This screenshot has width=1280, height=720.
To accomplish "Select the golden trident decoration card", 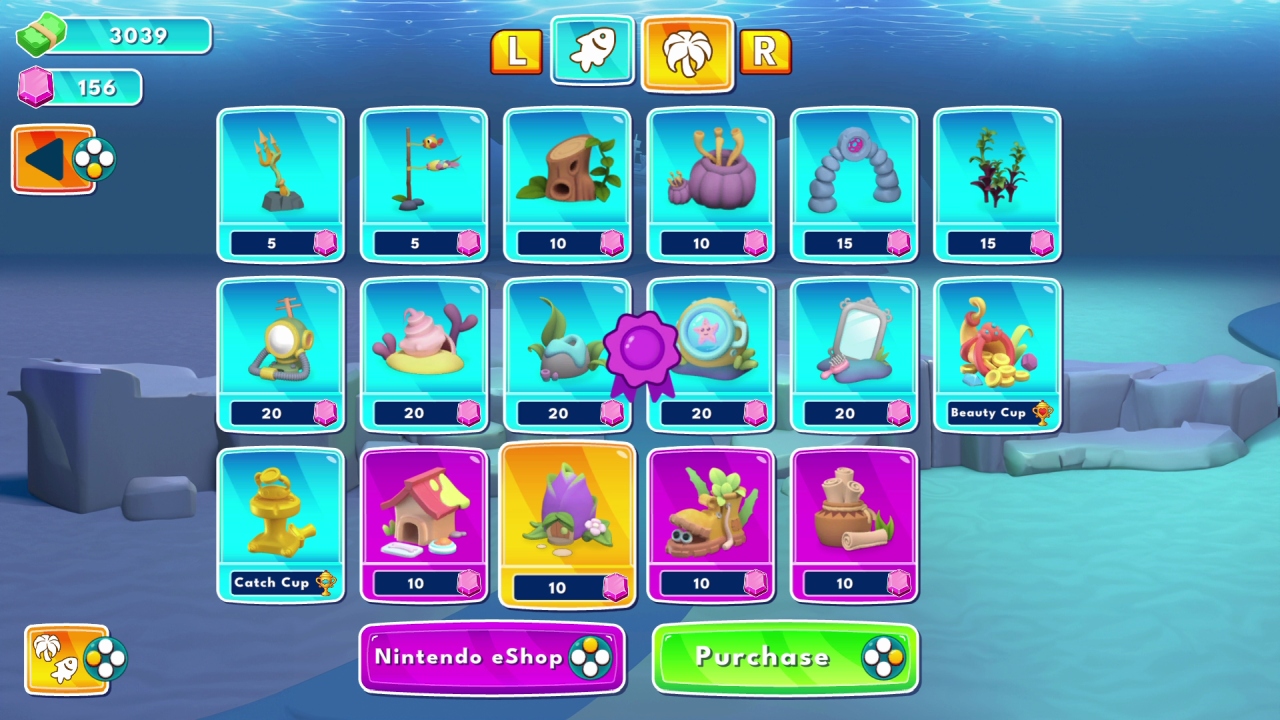I will click(281, 185).
